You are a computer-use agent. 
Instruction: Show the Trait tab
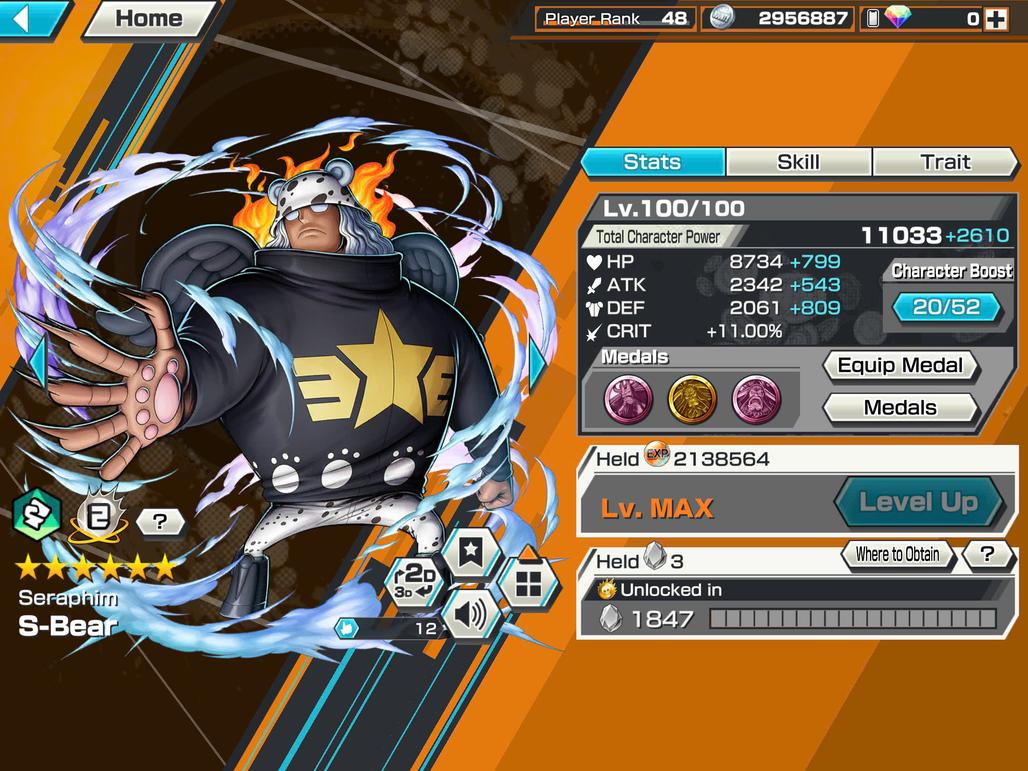click(945, 162)
